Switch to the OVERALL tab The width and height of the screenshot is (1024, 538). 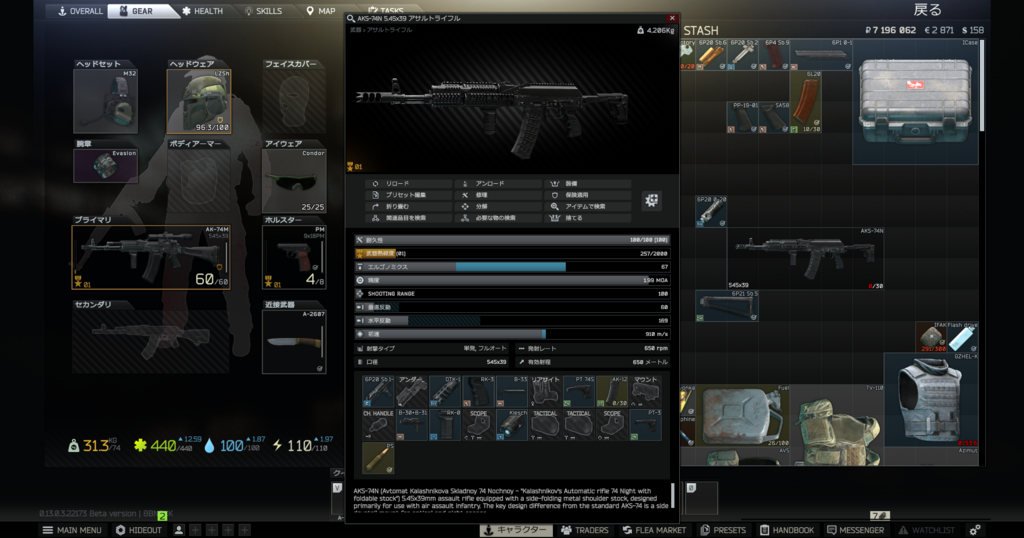click(x=81, y=11)
